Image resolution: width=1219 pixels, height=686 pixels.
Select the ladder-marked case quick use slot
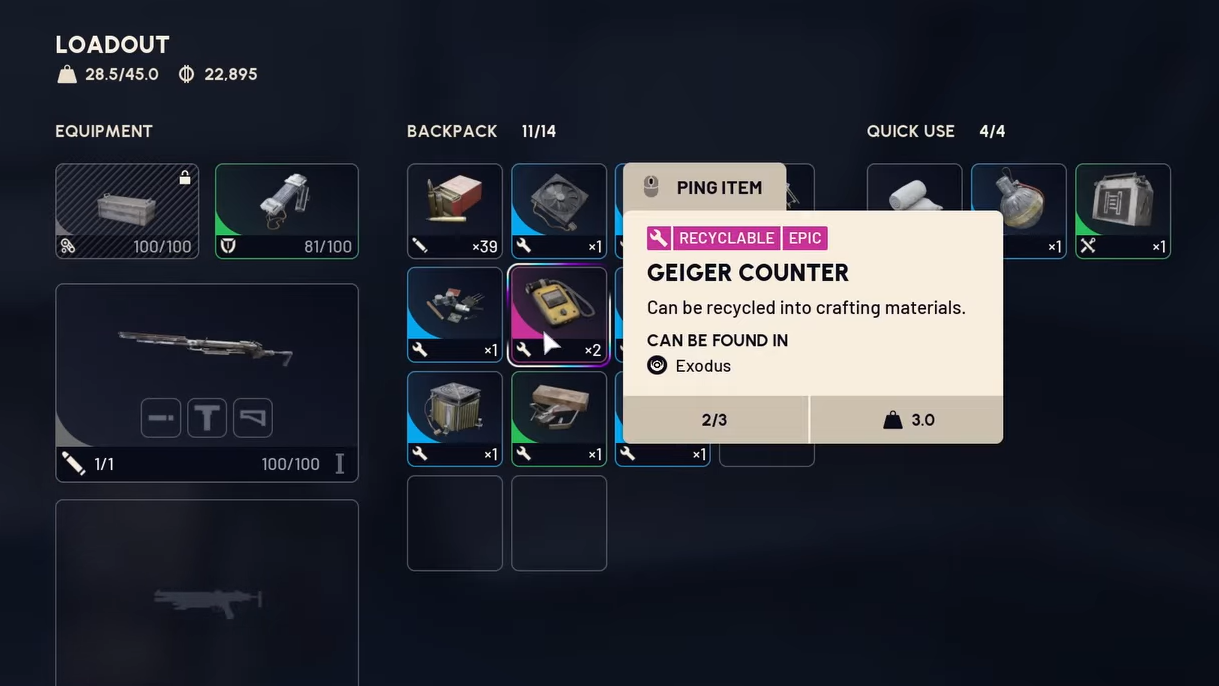tap(1122, 211)
